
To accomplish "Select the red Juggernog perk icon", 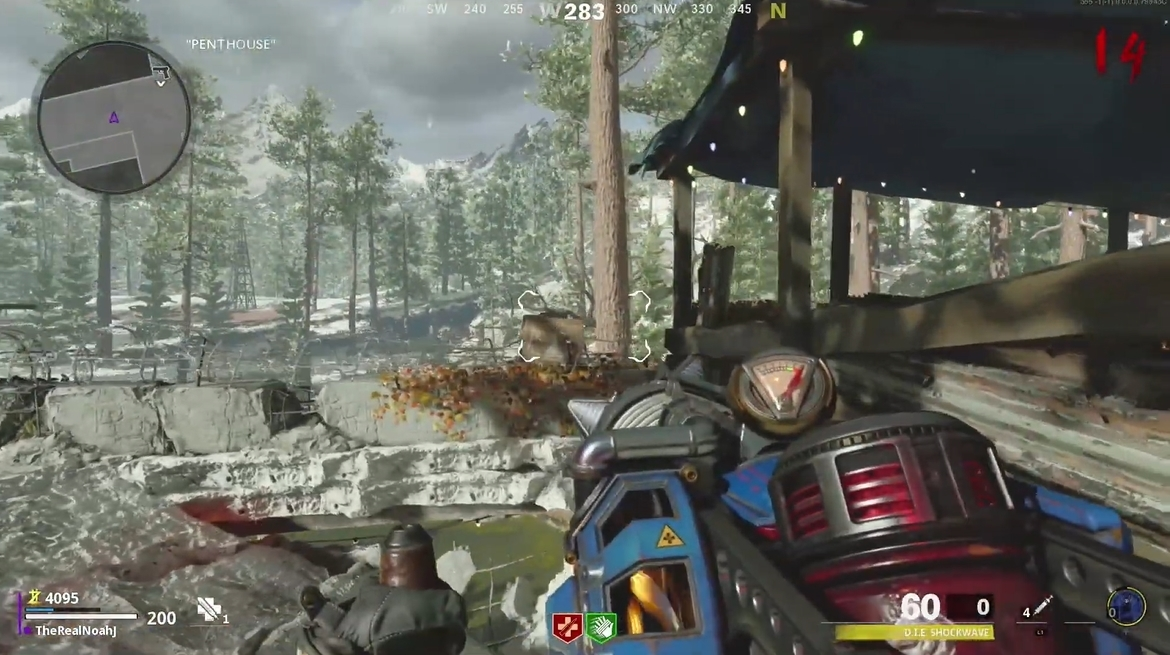I will pos(567,627).
